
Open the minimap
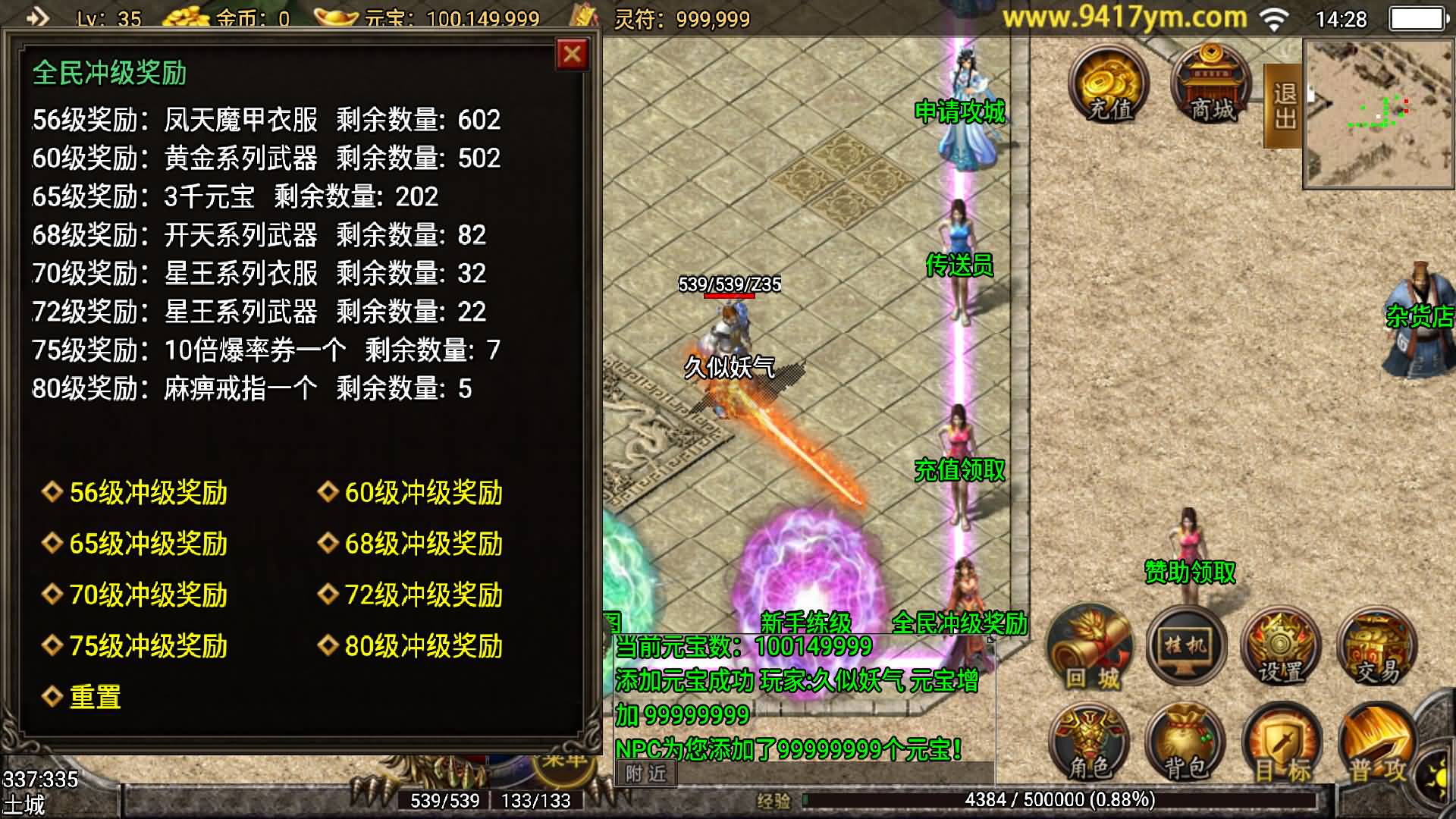(1379, 114)
